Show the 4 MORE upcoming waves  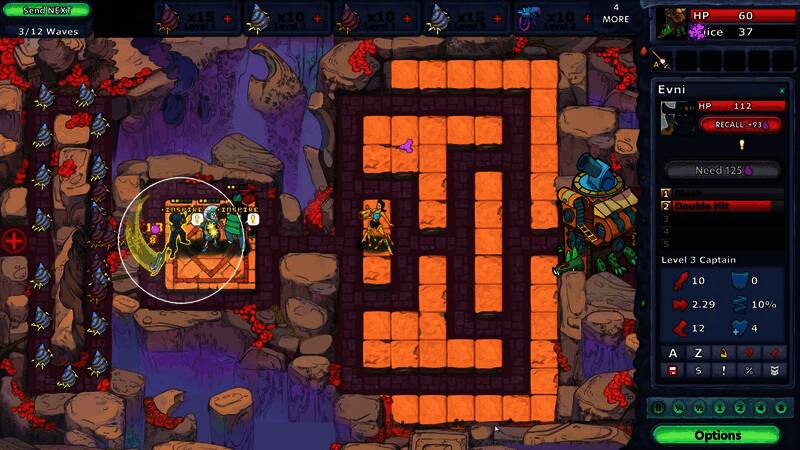[616, 13]
